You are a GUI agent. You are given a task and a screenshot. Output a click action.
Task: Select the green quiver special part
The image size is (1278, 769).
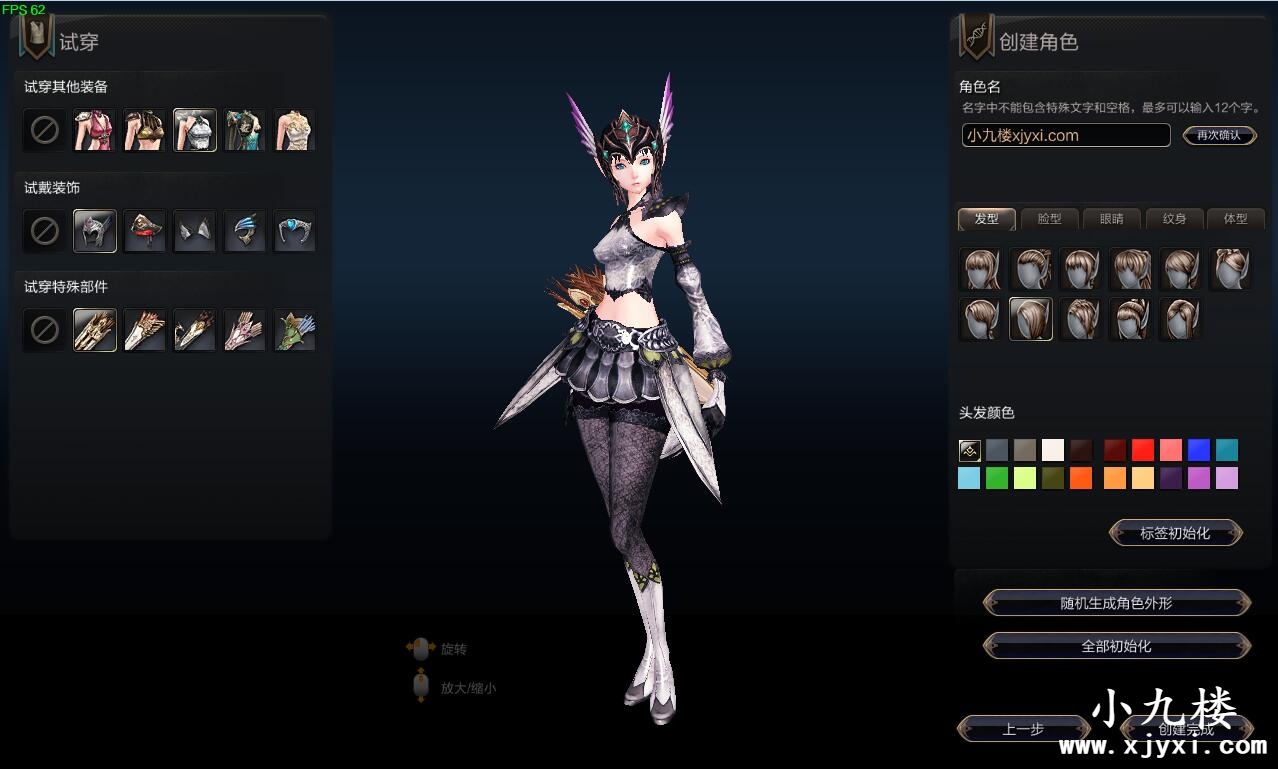coord(295,330)
